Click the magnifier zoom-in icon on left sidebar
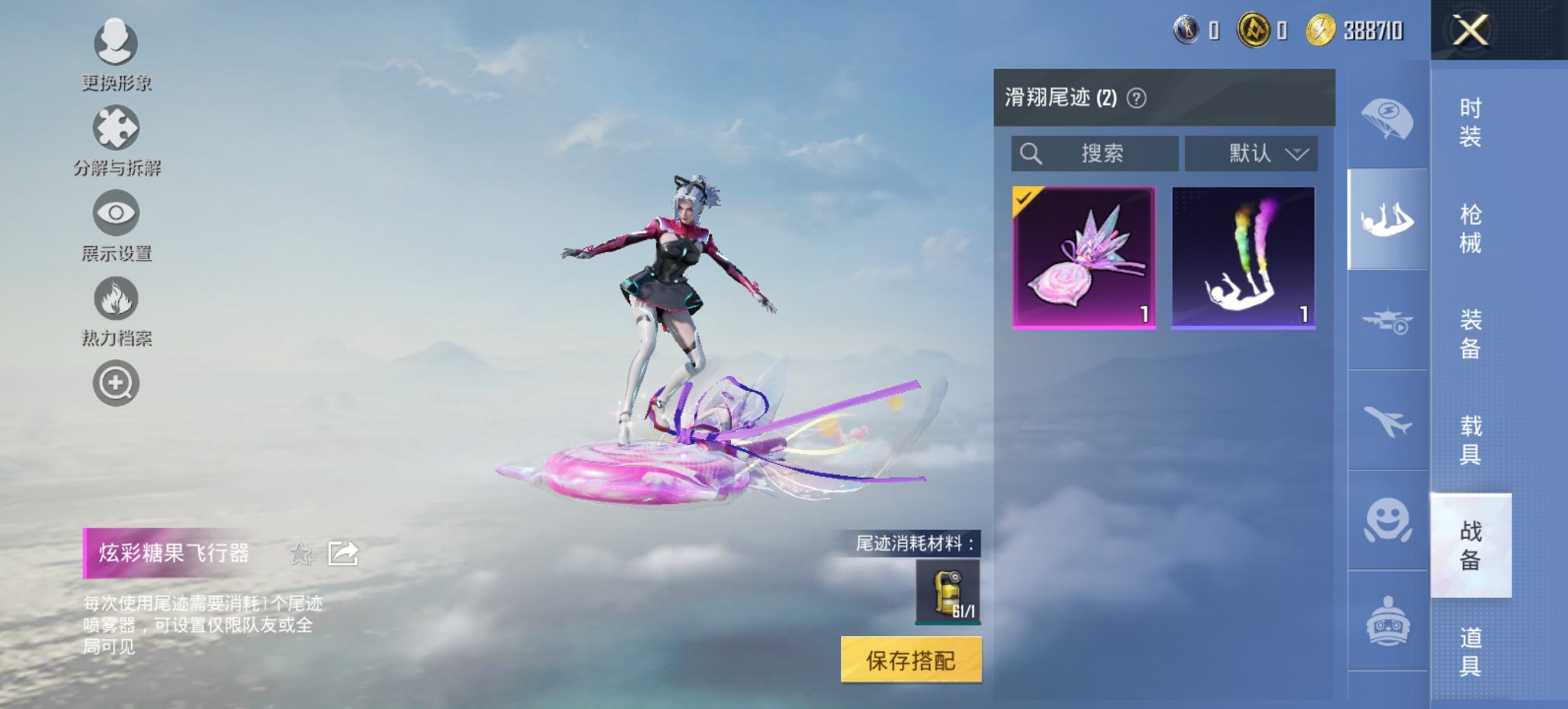 (116, 383)
